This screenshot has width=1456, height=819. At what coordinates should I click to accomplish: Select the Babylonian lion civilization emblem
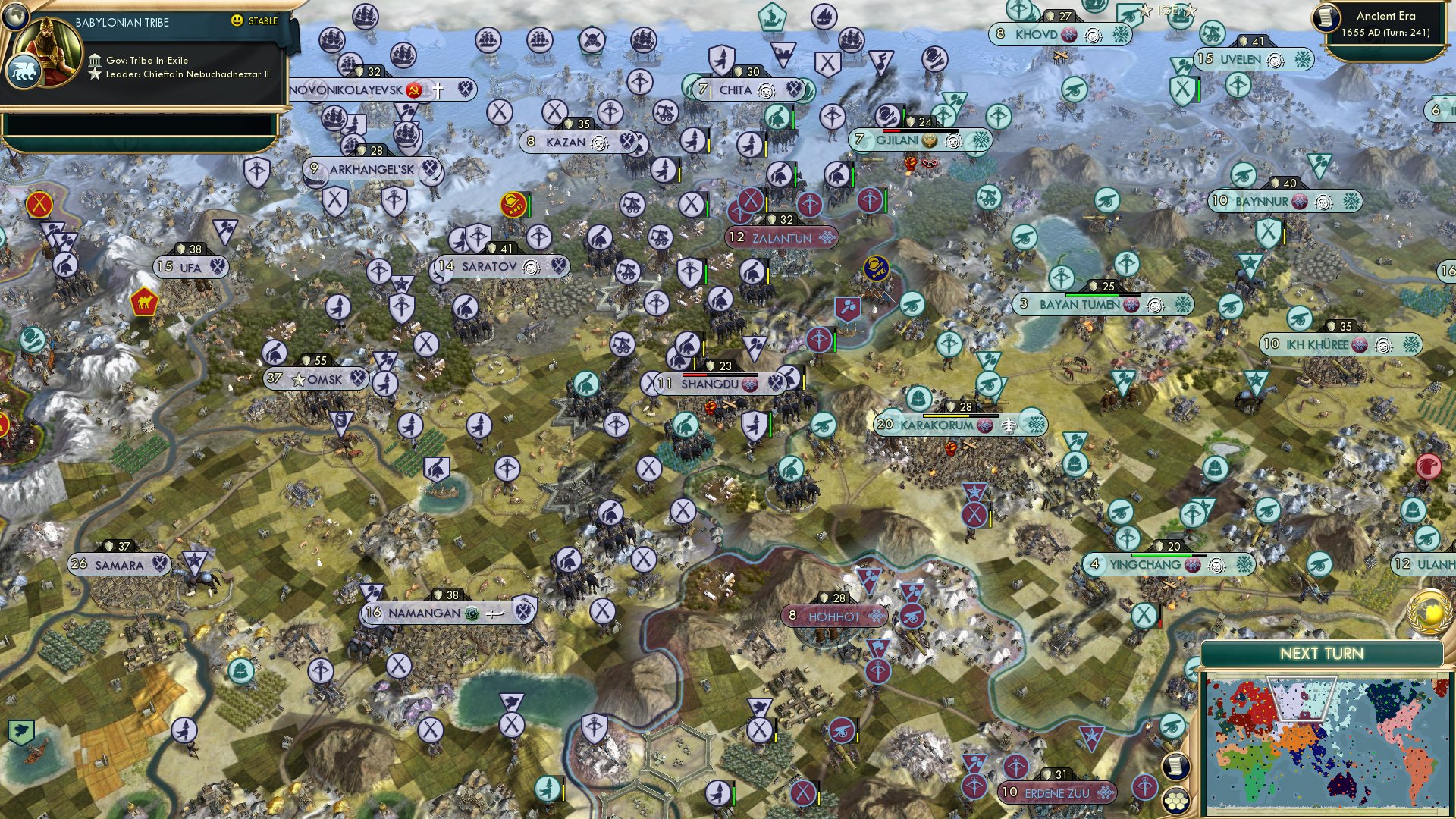pyautogui.click(x=25, y=68)
